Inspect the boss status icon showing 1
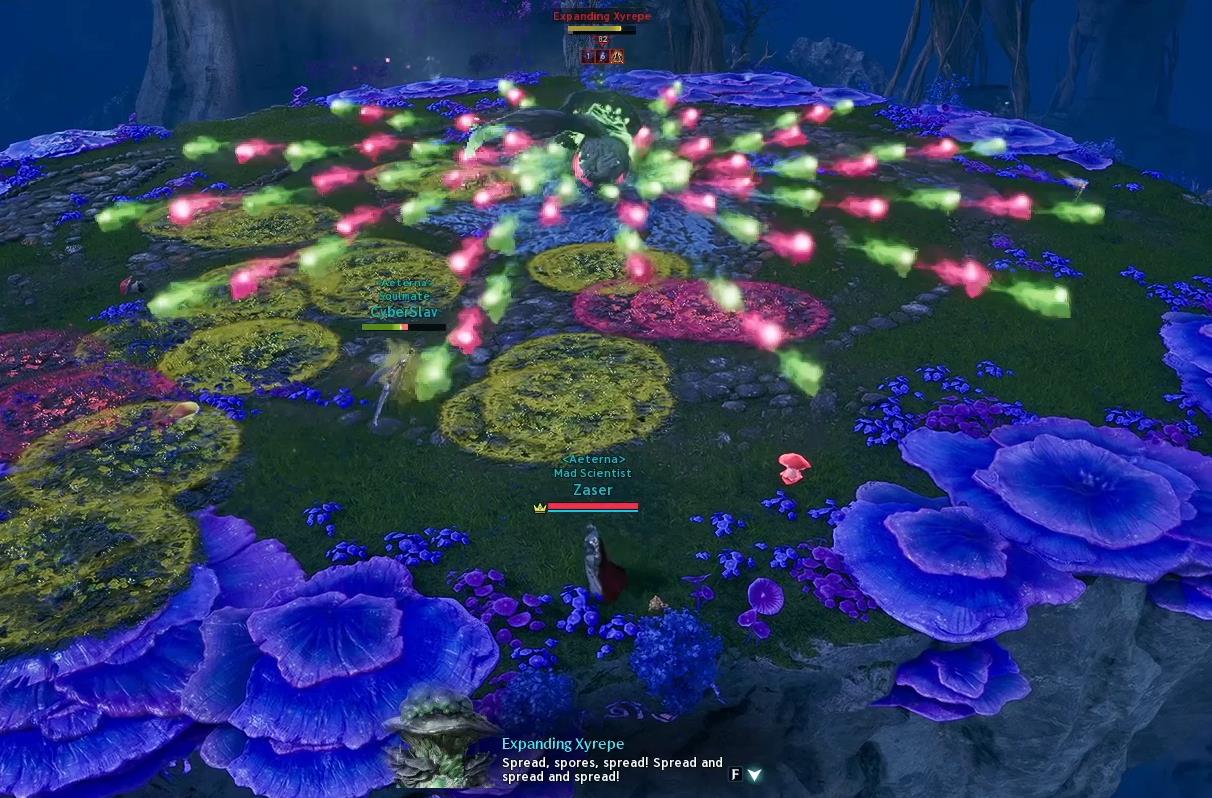This screenshot has width=1212, height=798. (588, 57)
